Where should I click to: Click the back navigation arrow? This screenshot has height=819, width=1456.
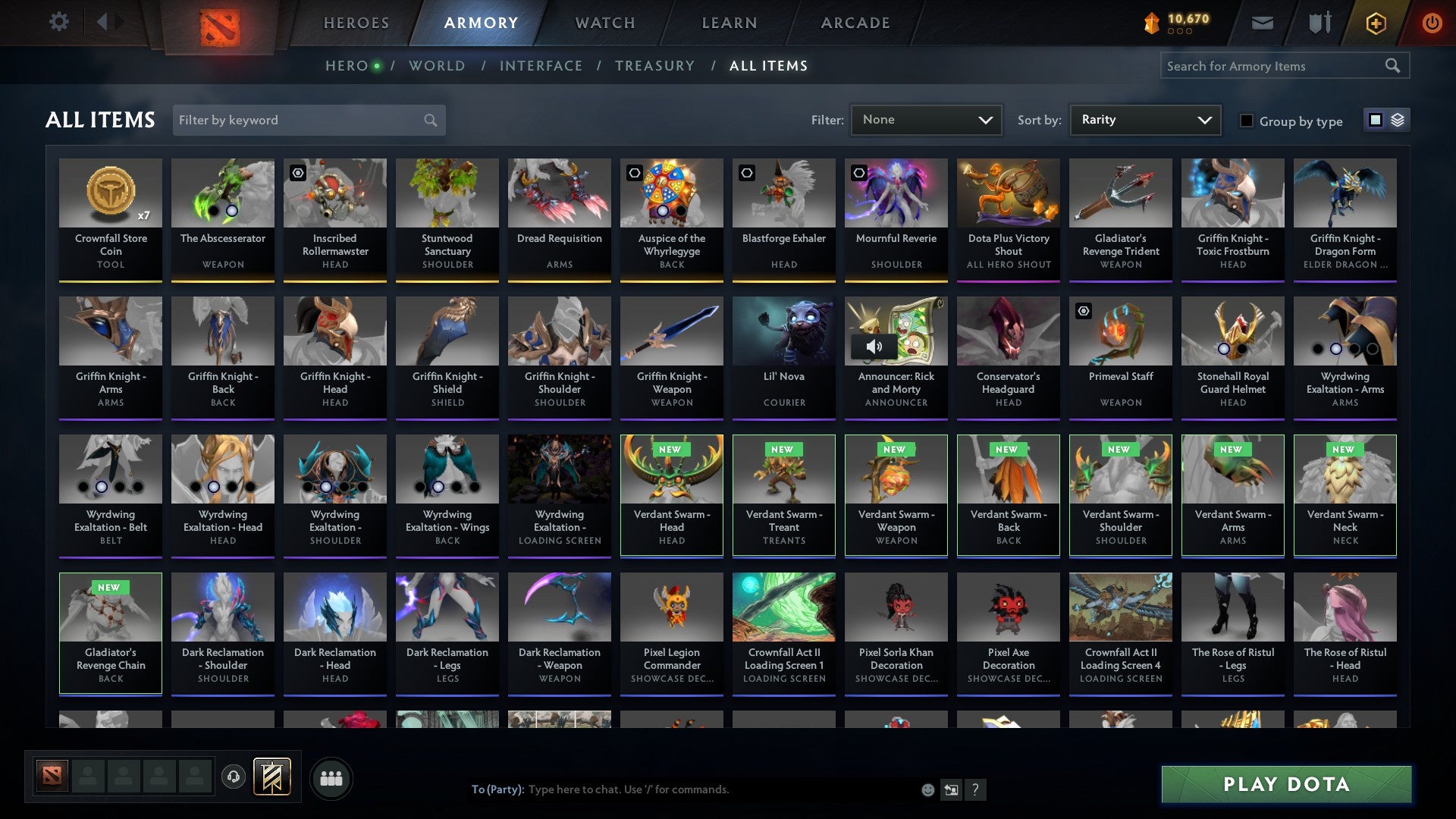103,22
